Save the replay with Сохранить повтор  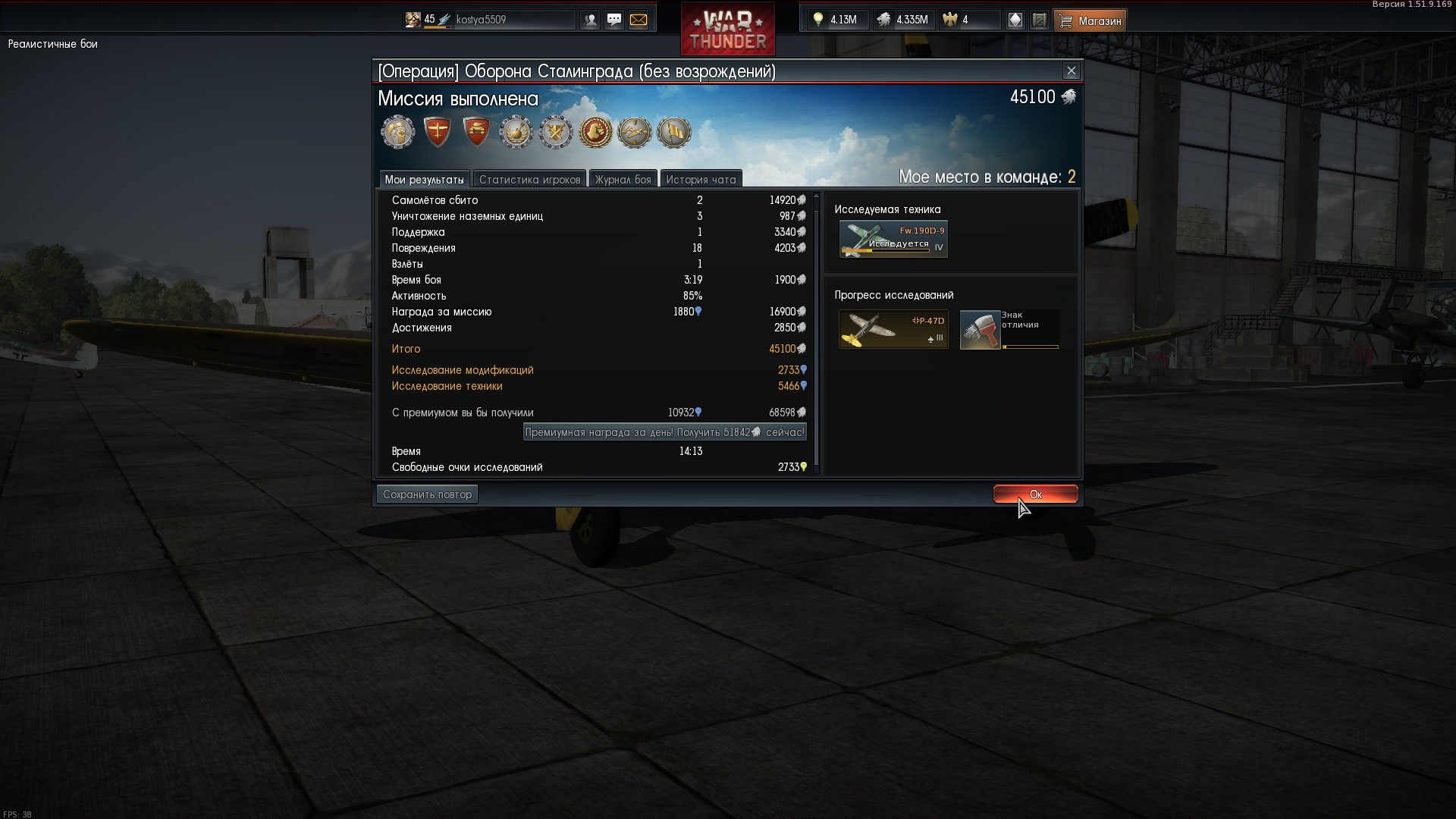(x=427, y=494)
